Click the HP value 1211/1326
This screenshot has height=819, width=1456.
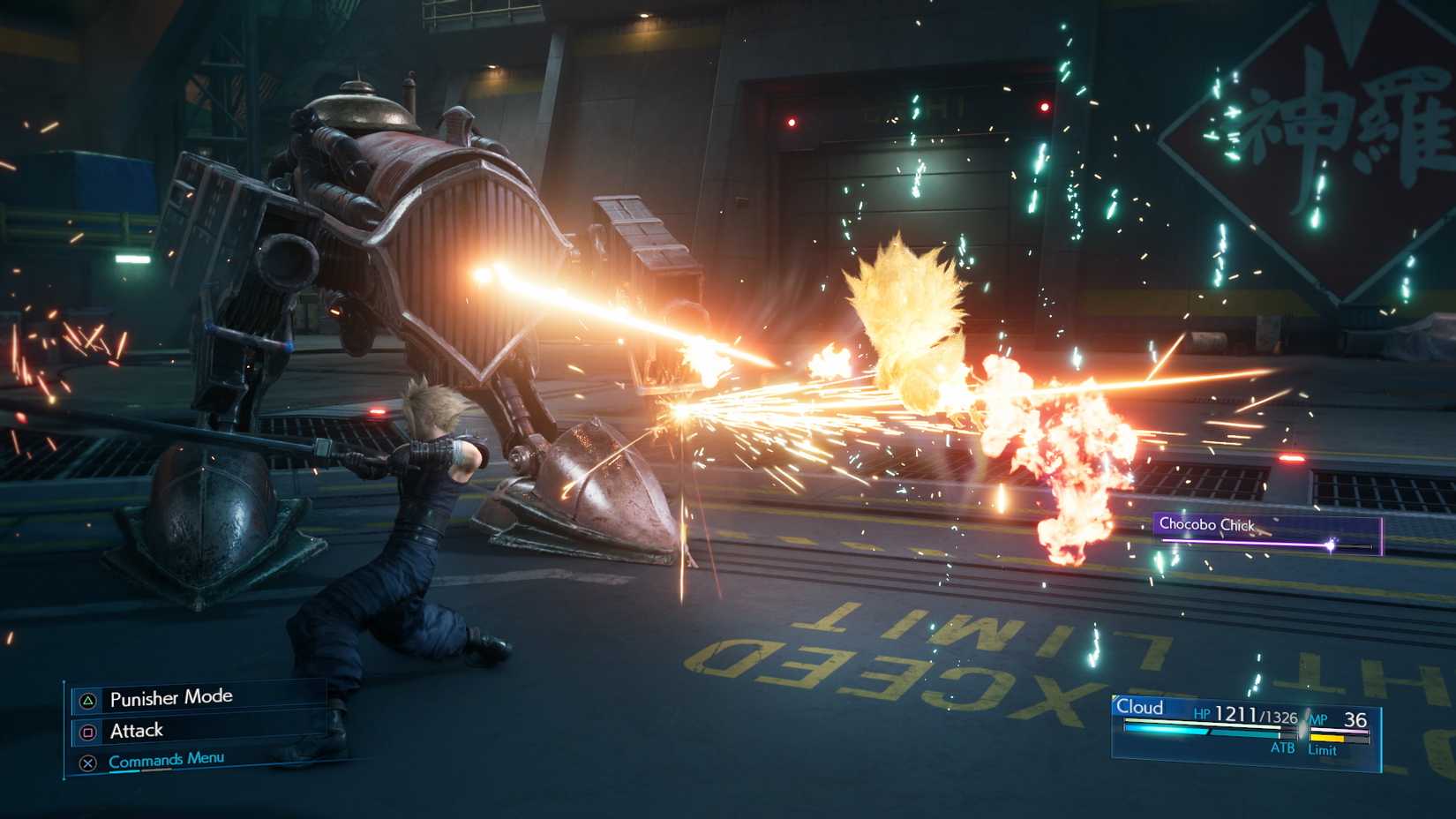1257,715
